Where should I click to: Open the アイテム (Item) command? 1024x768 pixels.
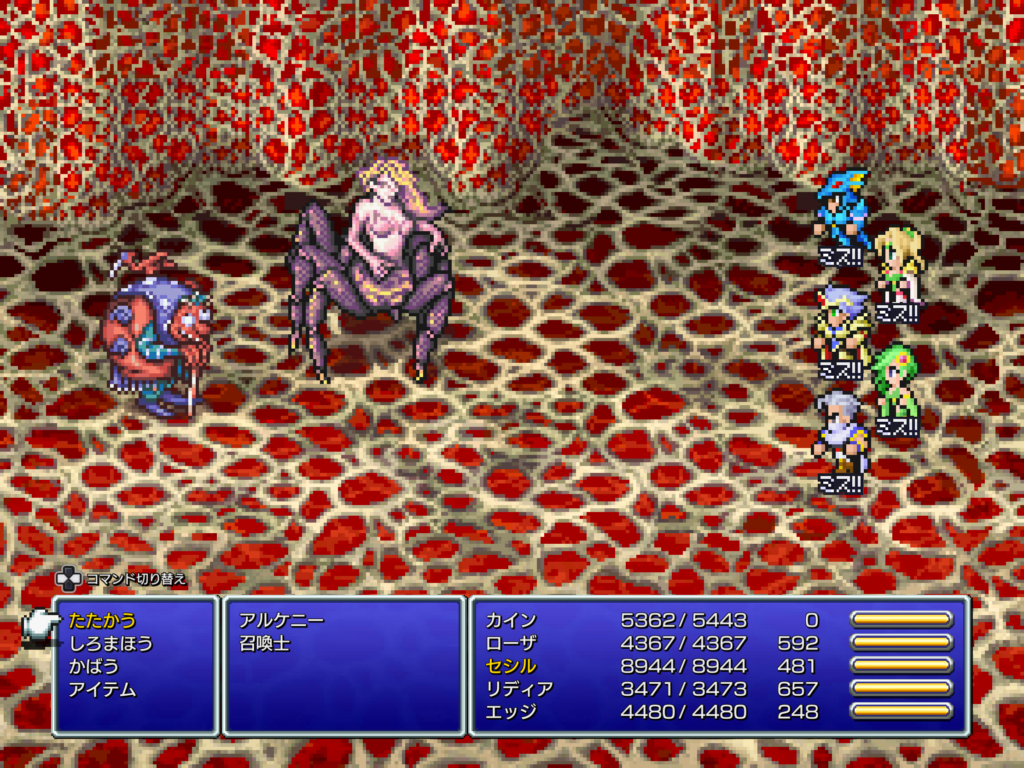[102, 689]
